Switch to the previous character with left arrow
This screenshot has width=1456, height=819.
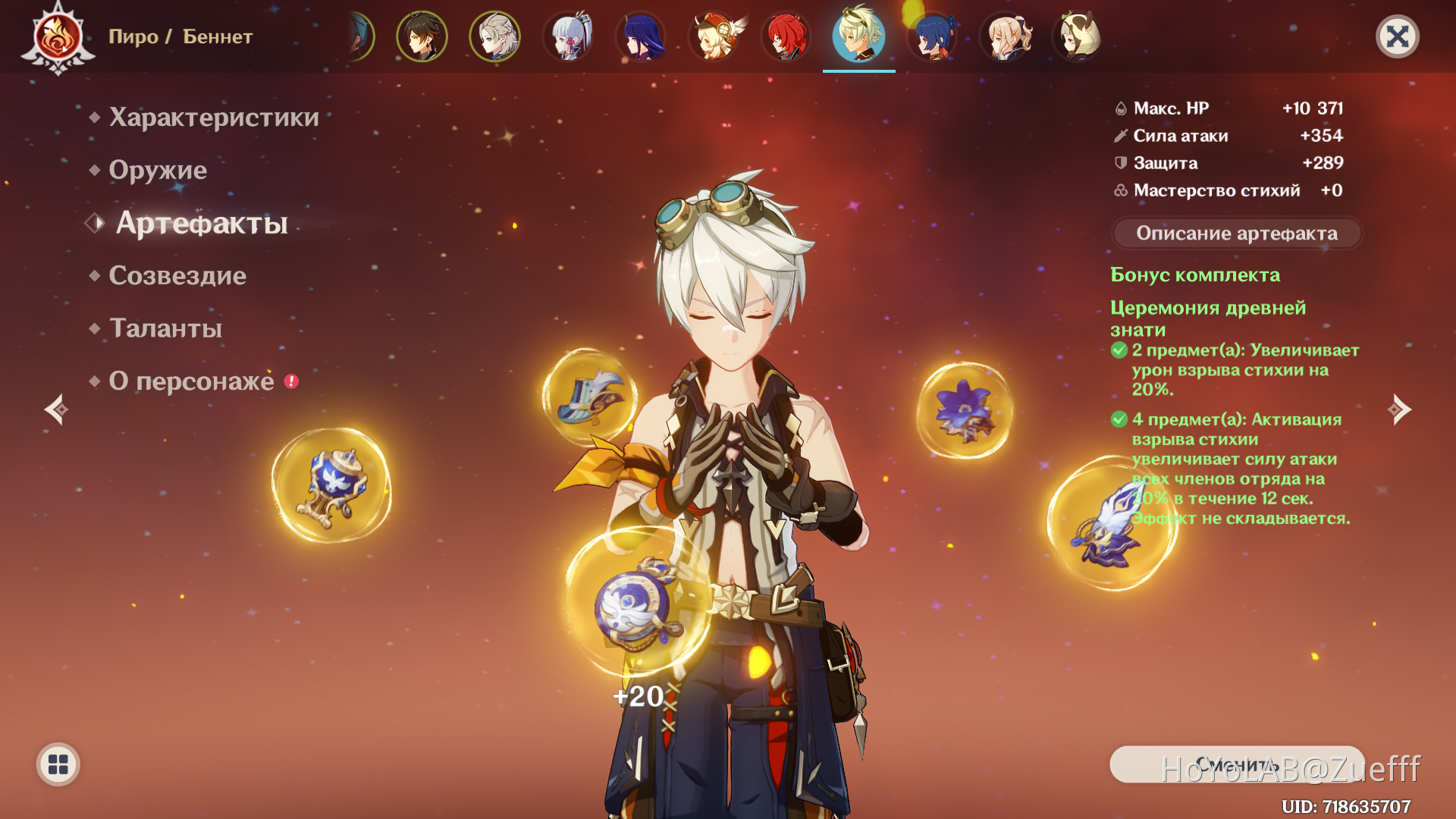pos(56,409)
